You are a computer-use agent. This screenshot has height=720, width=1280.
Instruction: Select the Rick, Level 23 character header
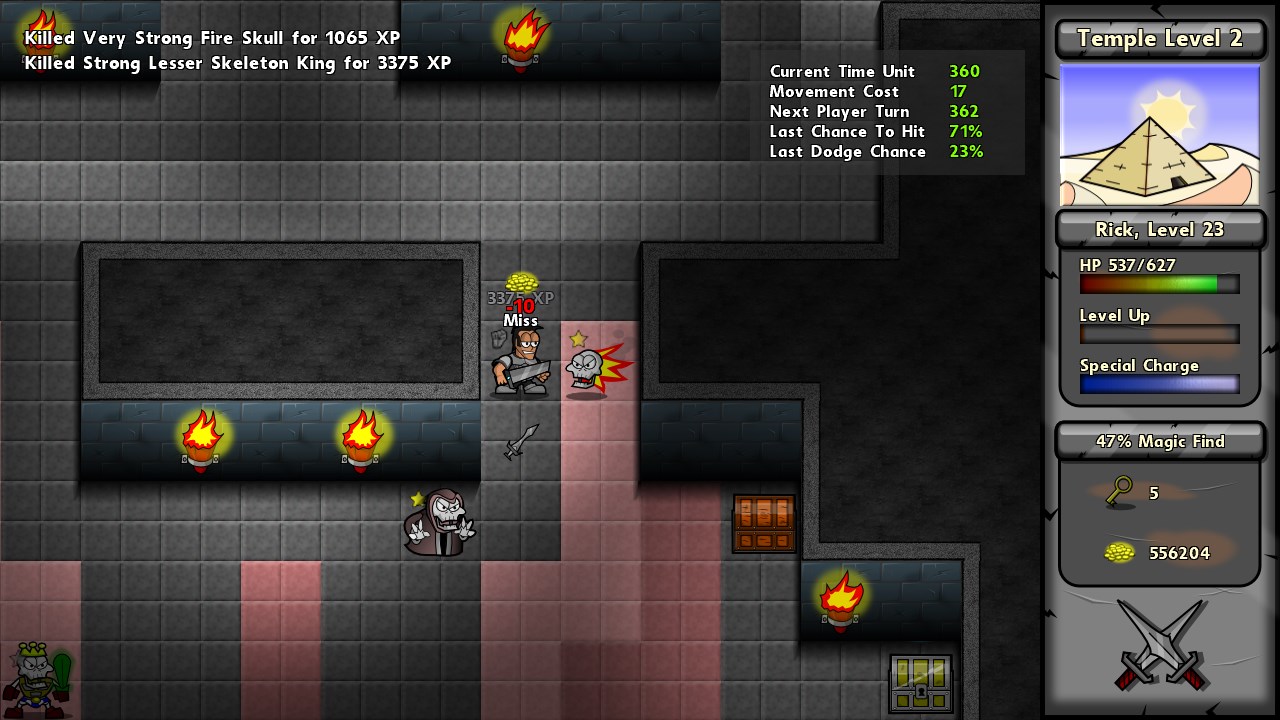point(1159,230)
